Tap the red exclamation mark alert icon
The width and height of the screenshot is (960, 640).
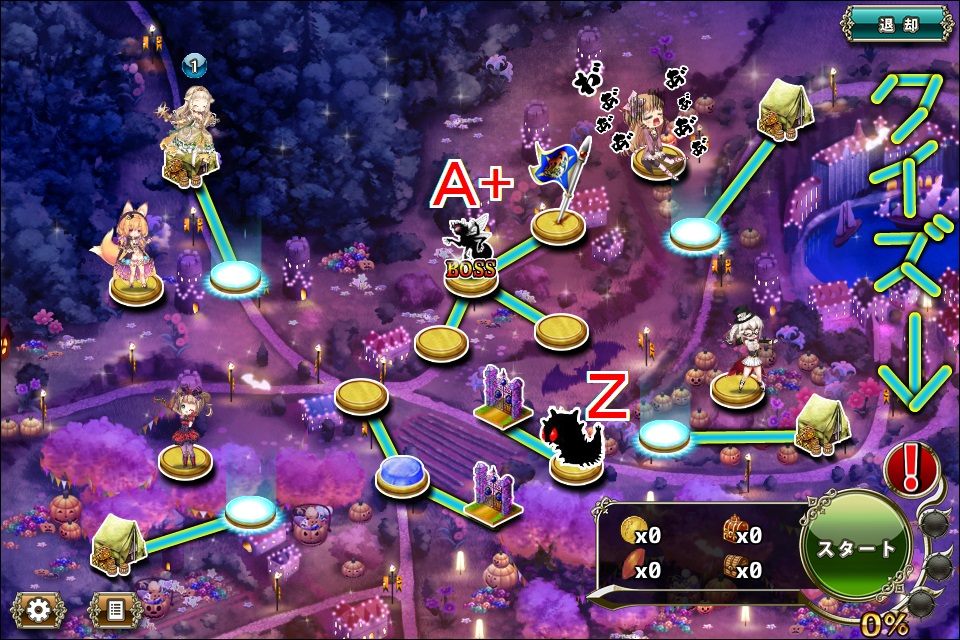click(910, 466)
